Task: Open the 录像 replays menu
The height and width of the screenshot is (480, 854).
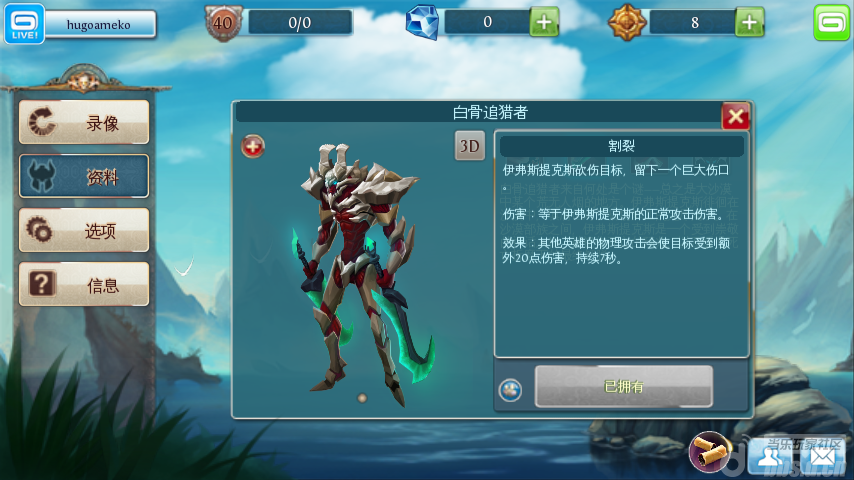Action: (x=84, y=122)
